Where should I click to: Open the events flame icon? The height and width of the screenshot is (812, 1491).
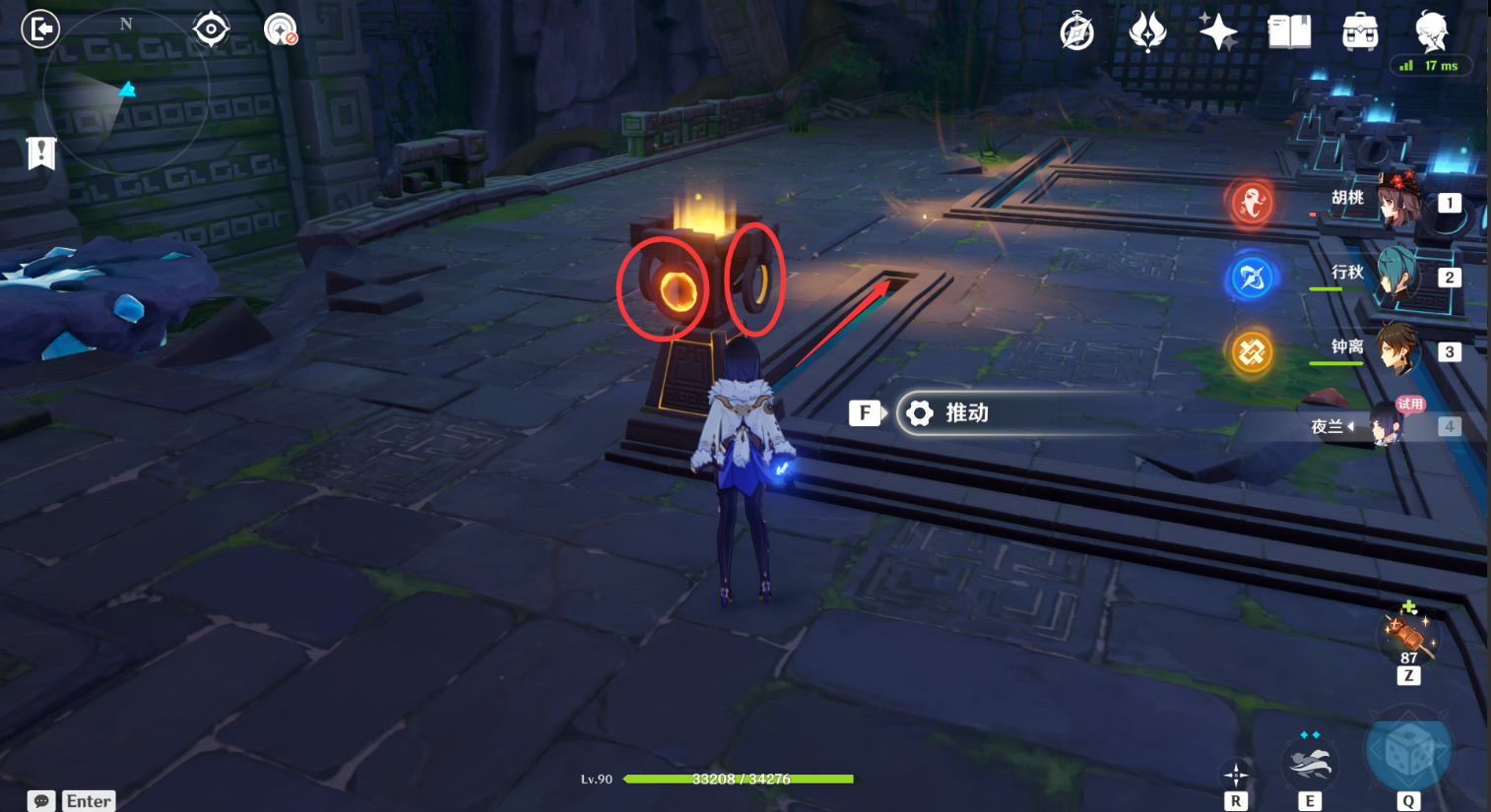coord(1147,31)
